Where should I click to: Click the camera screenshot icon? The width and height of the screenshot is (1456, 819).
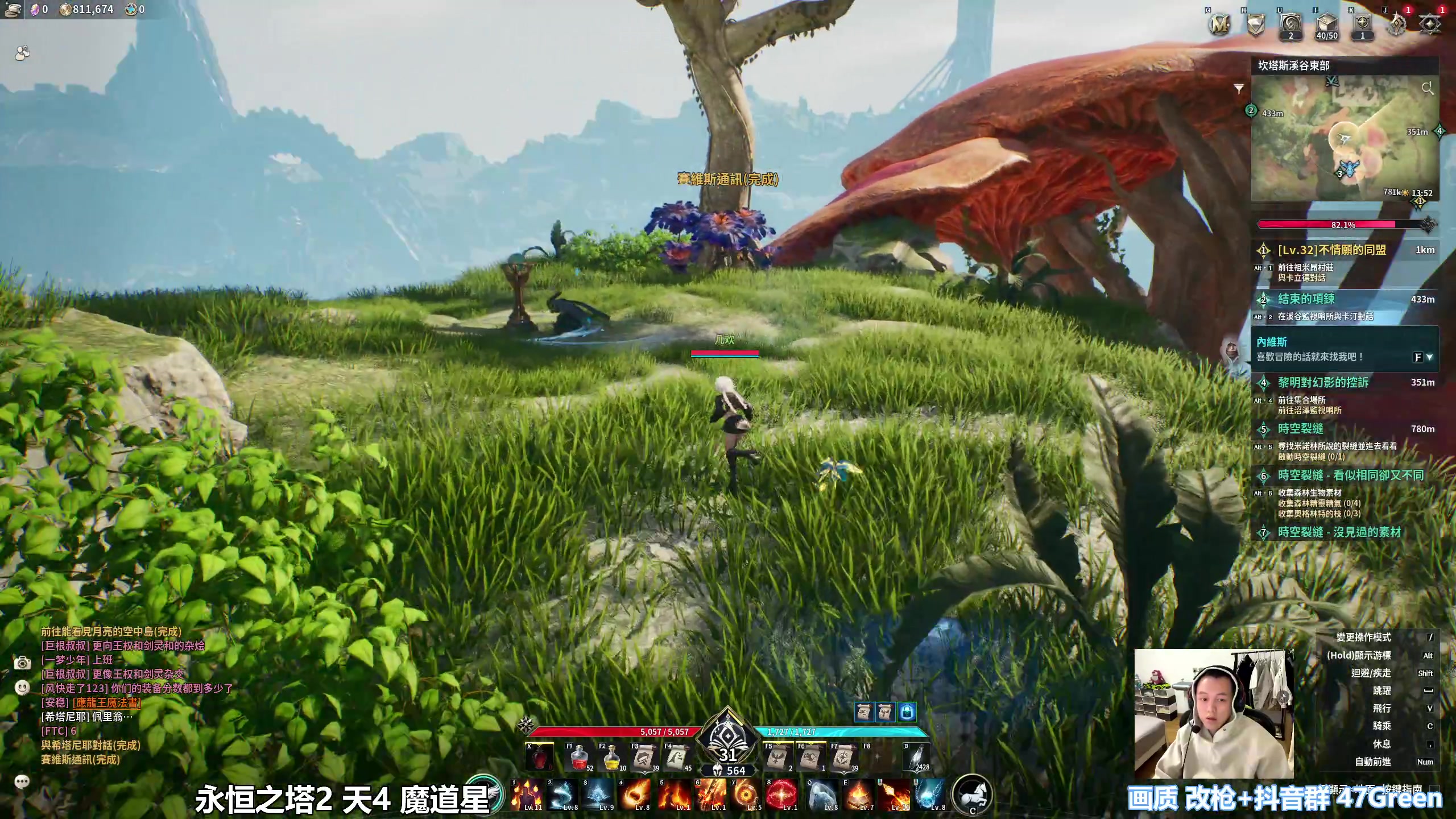tap(22, 663)
